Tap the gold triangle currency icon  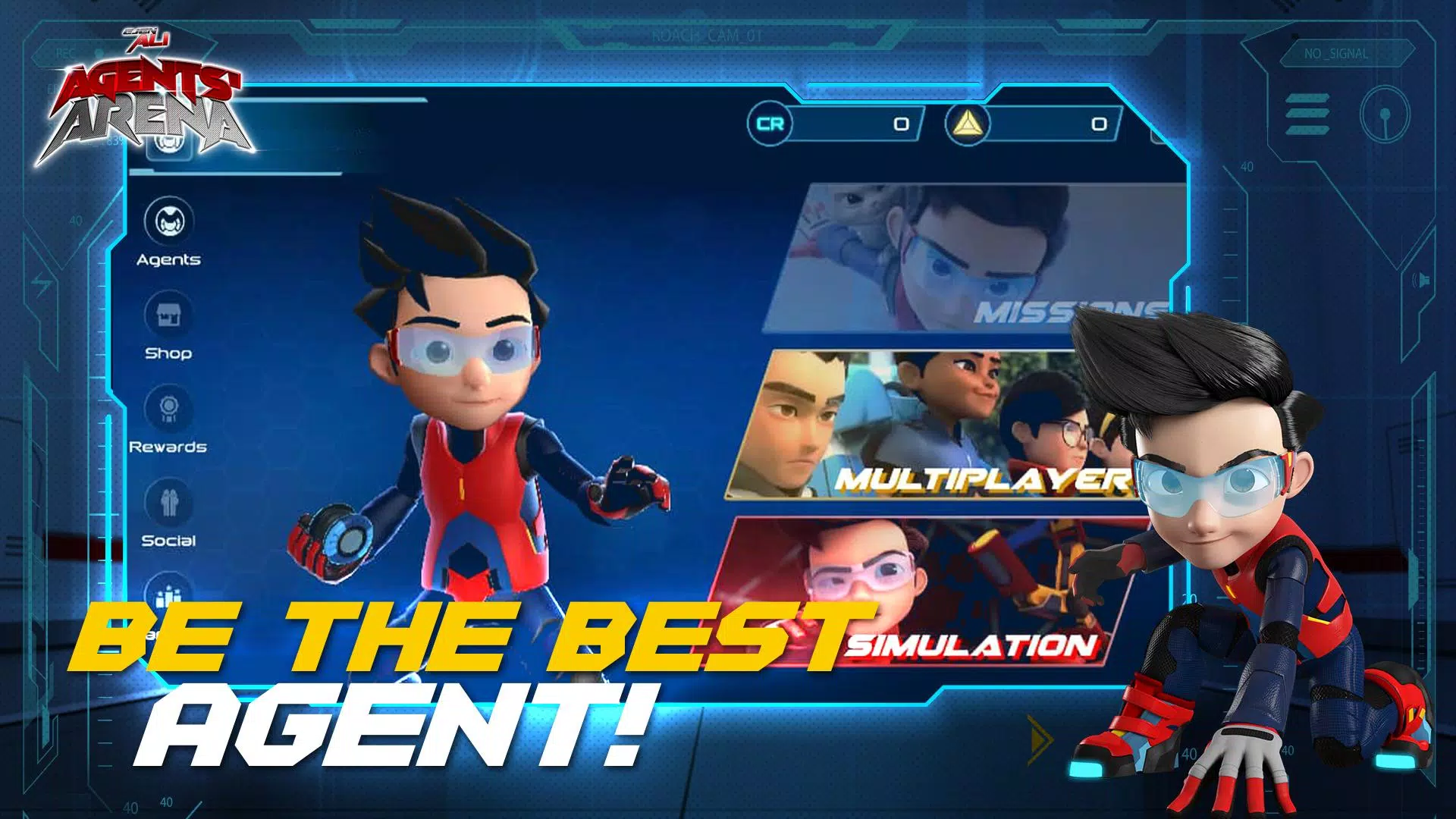click(968, 124)
